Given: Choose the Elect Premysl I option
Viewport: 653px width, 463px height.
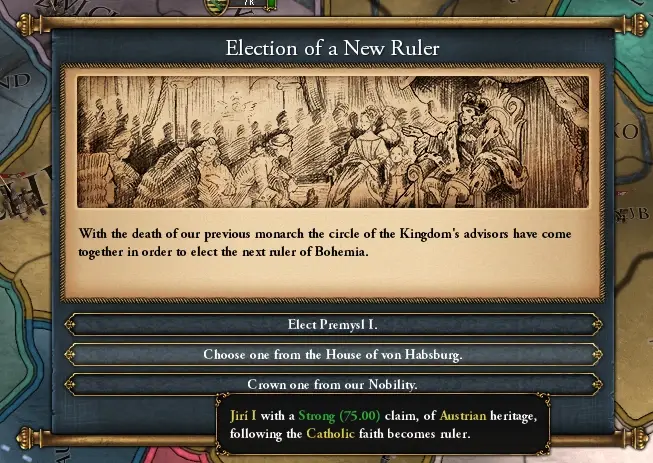Looking at the screenshot, I should tap(332, 325).
